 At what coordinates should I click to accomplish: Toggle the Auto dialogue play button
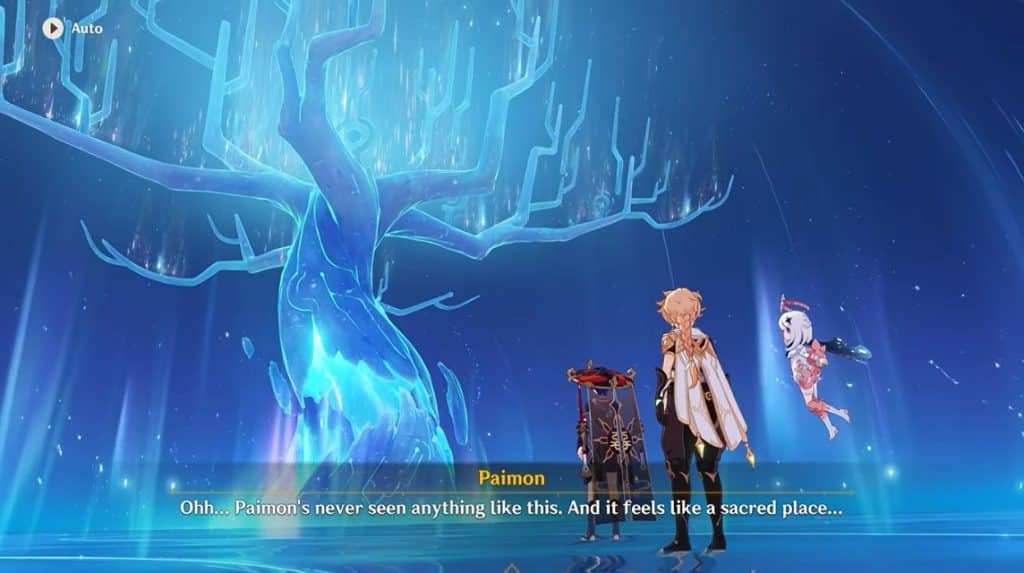(53, 28)
